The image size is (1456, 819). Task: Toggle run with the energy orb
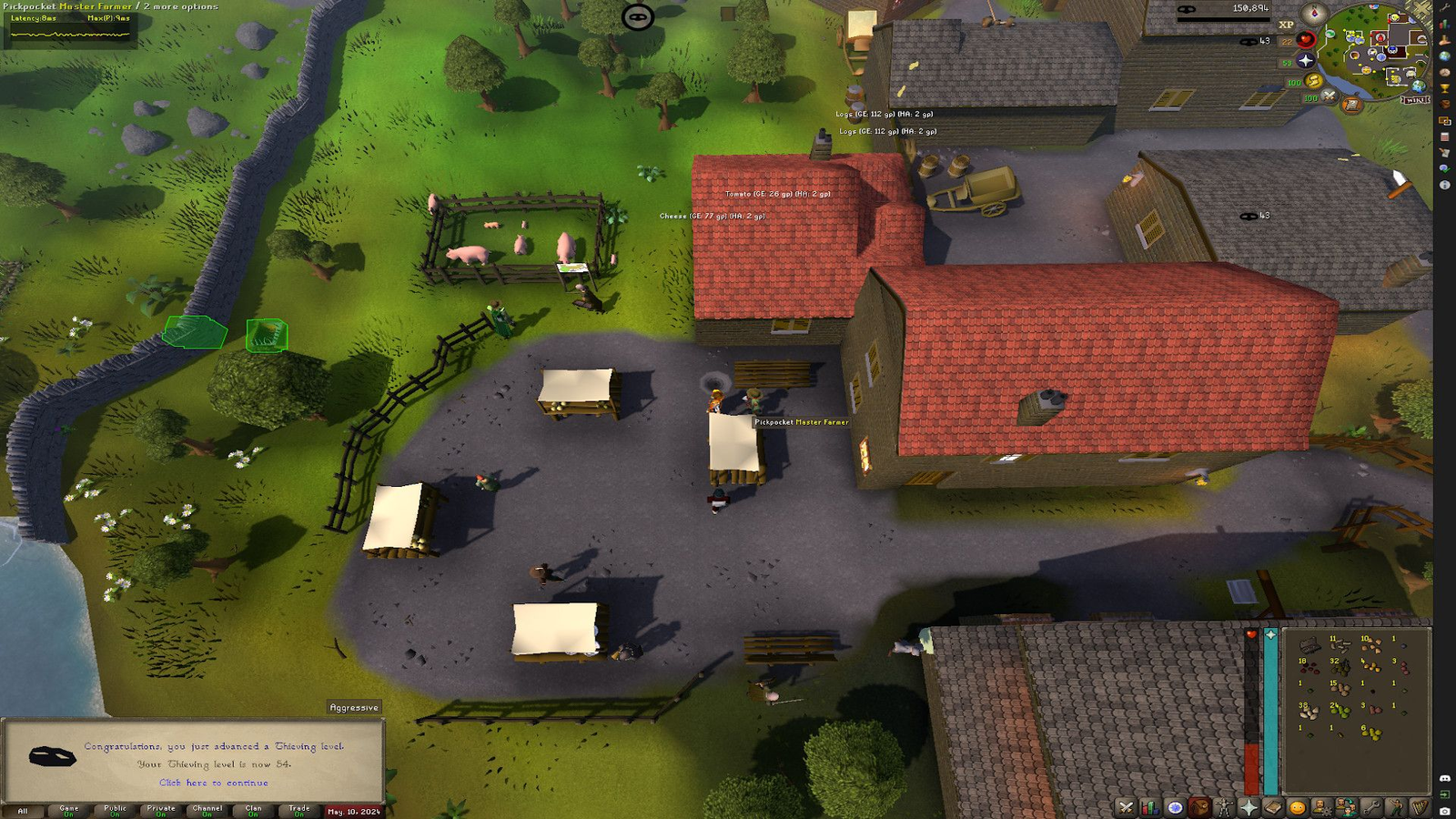point(1313,81)
